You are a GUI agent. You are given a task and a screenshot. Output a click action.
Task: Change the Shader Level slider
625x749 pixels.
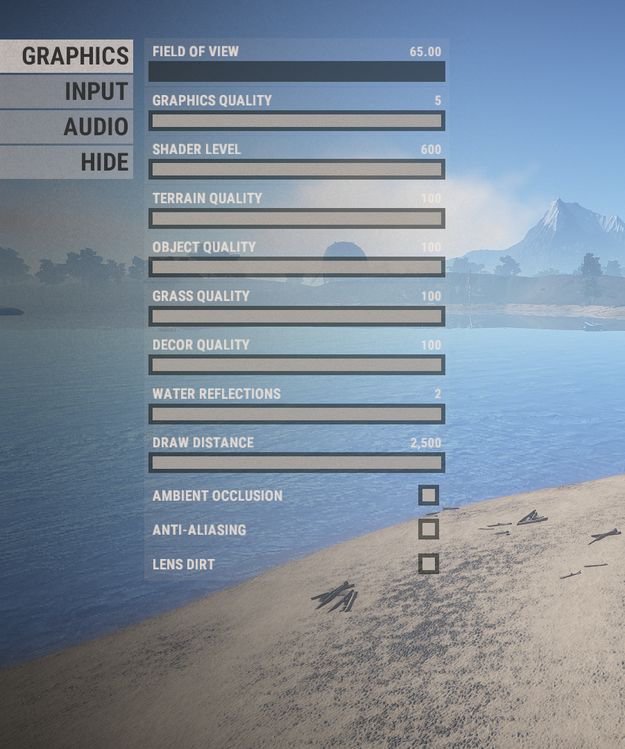(296, 170)
